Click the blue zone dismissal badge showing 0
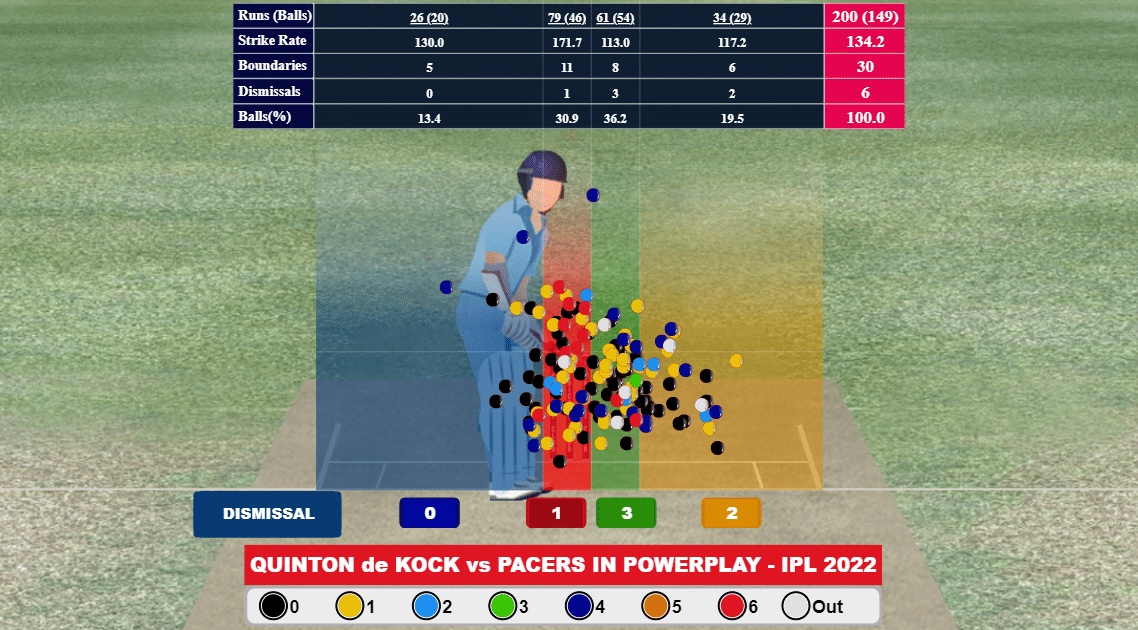 tap(429, 513)
